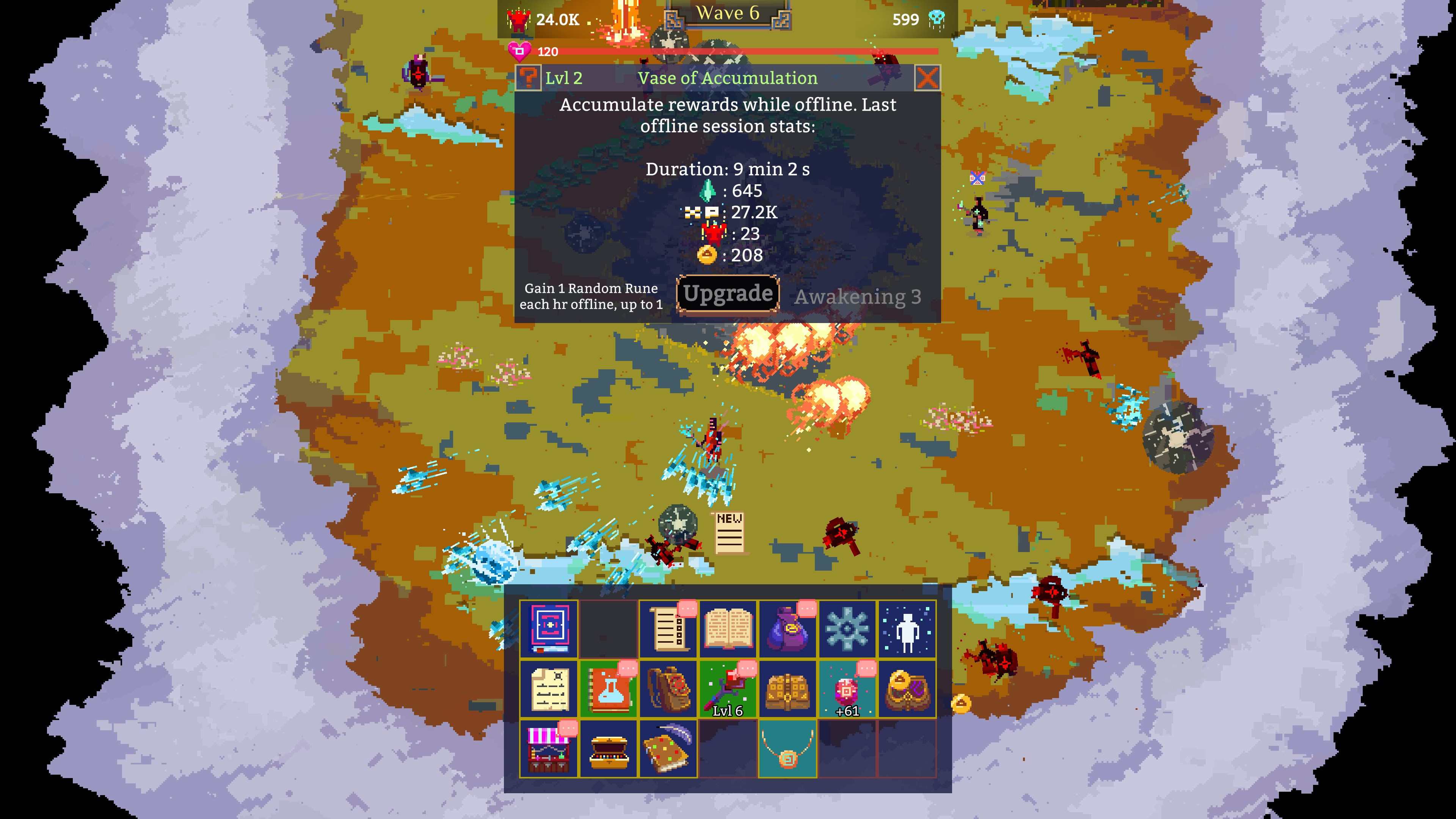
Task: Open the blue rune spellbook menu
Action: point(549,629)
